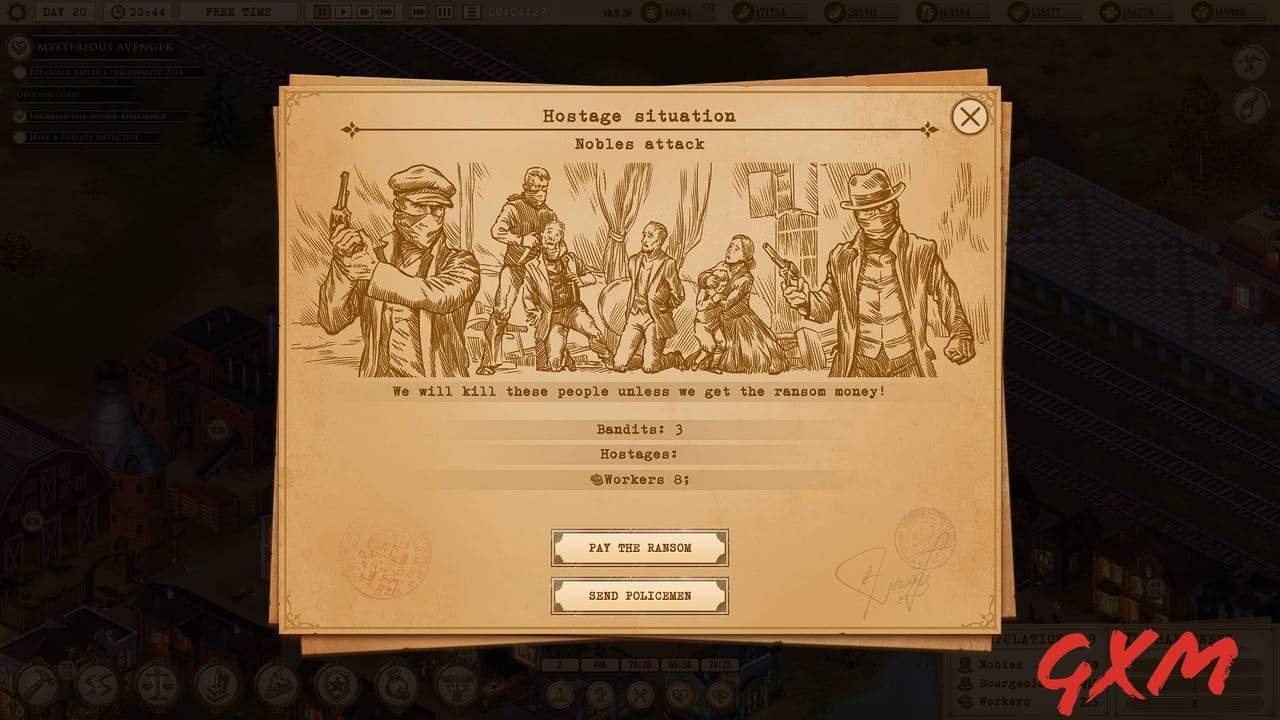This screenshot has width=1280, height=720.
Task: Dismiss the Hostage Situation notice
Action: point(968,117)
